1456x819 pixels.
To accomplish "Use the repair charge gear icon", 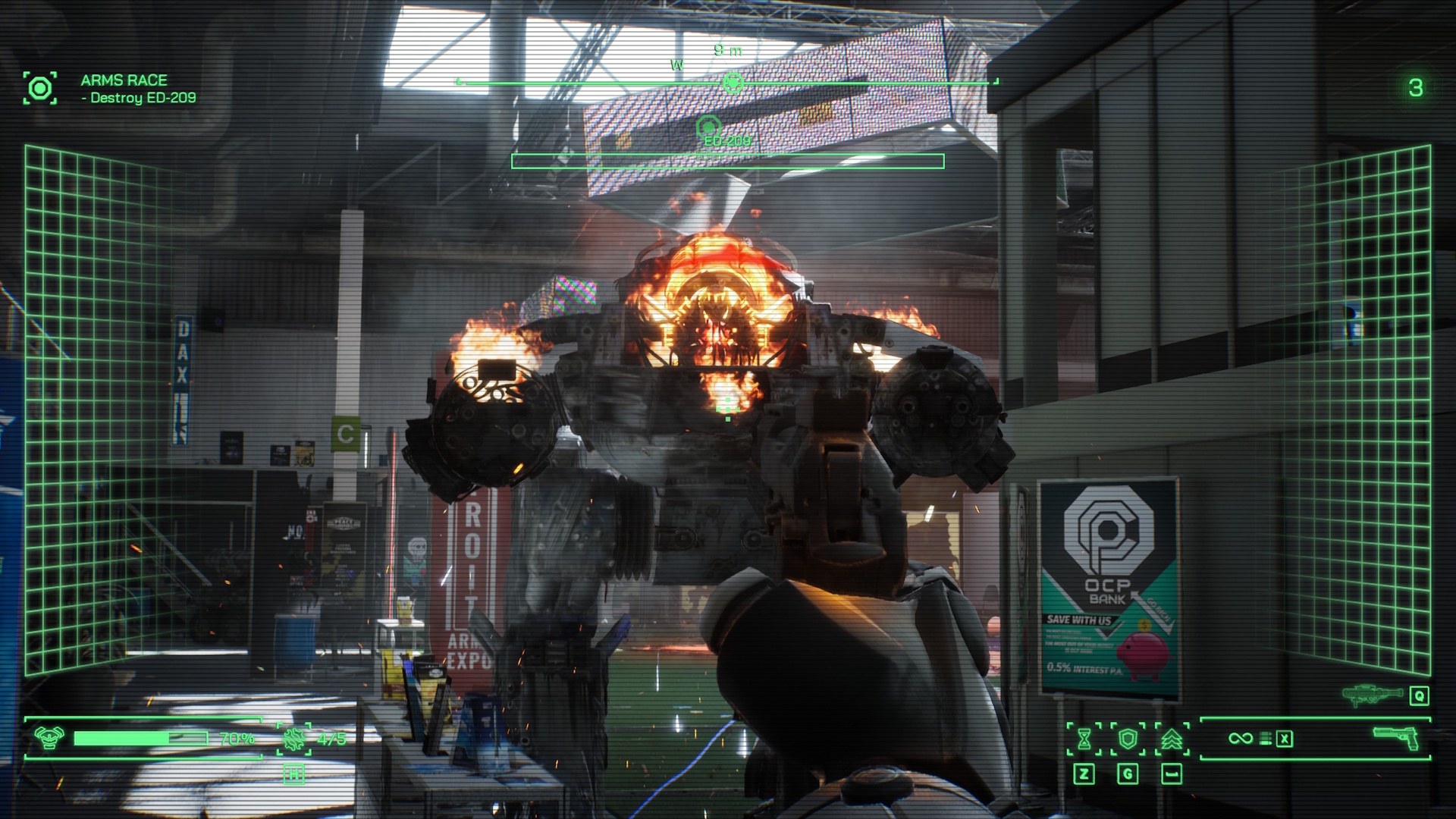I will [x=293, y=738].
